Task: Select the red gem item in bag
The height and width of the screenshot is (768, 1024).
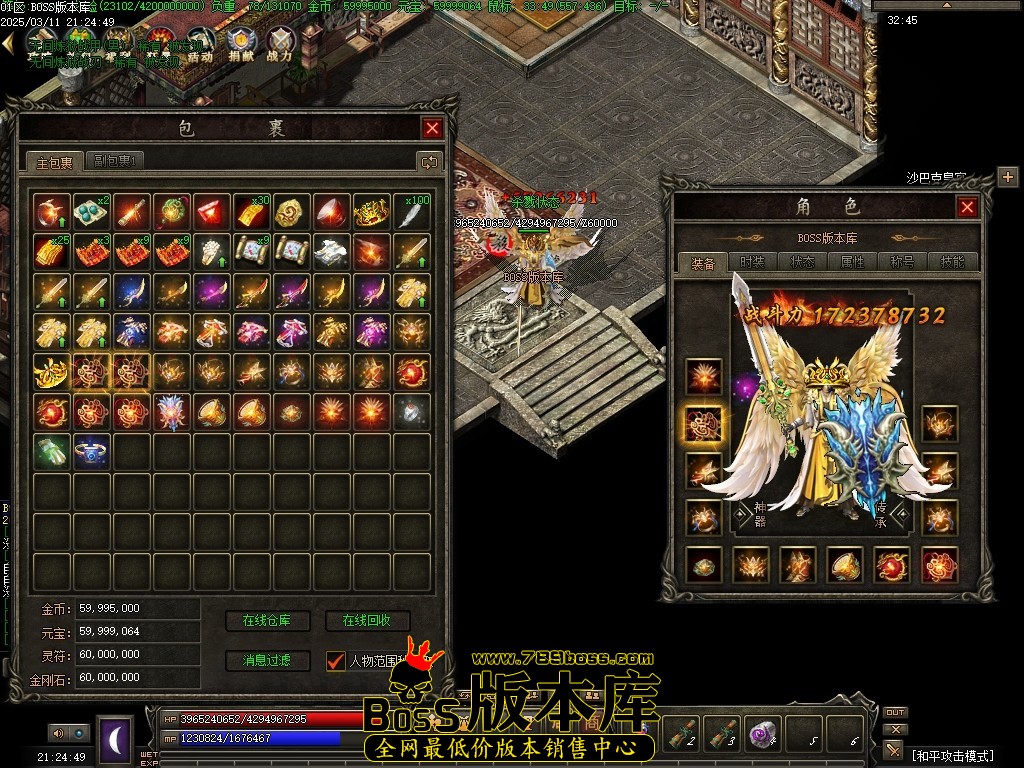Action: tap(211, 212)
